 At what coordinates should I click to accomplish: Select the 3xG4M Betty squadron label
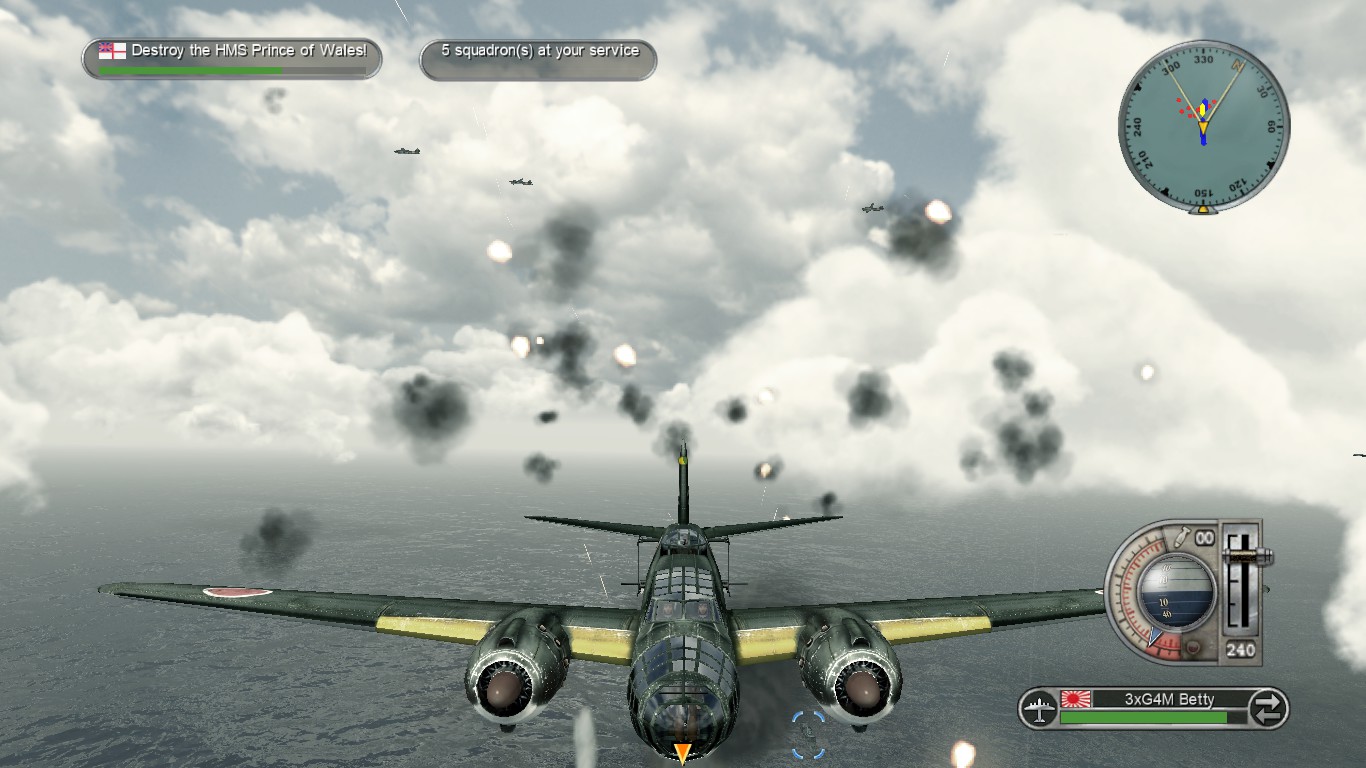click(1170, 697)
